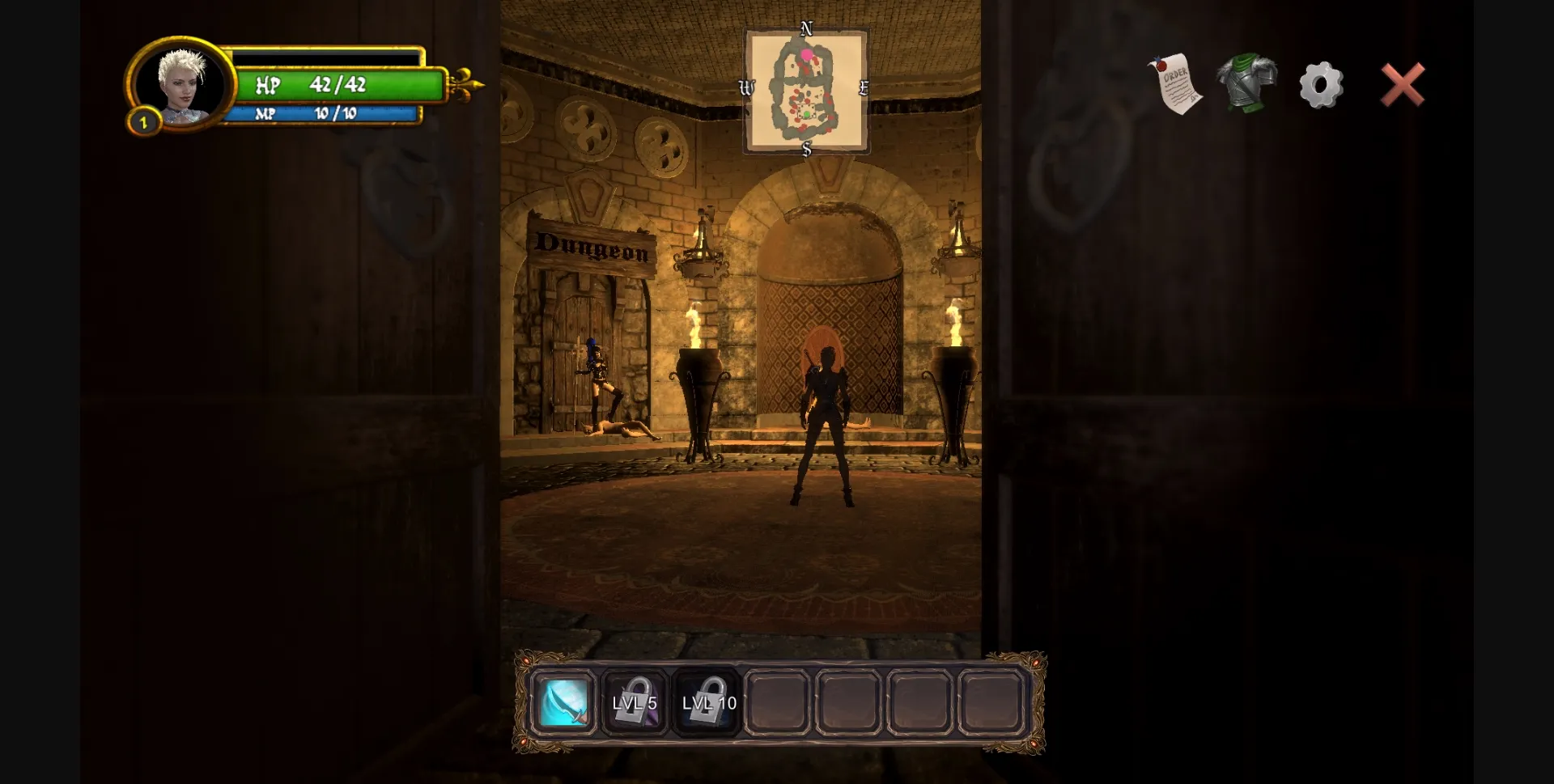Select the sword attack skill
The height and width of the screenshot is (784, 1554).
[x=565, y=703]
